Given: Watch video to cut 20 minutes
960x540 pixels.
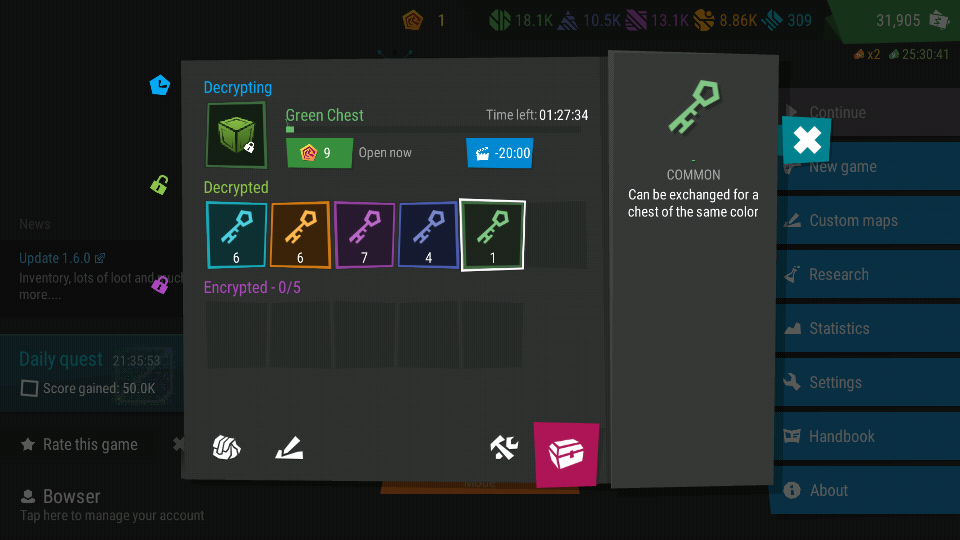Looking at the screenshot, I should [499, 153].
